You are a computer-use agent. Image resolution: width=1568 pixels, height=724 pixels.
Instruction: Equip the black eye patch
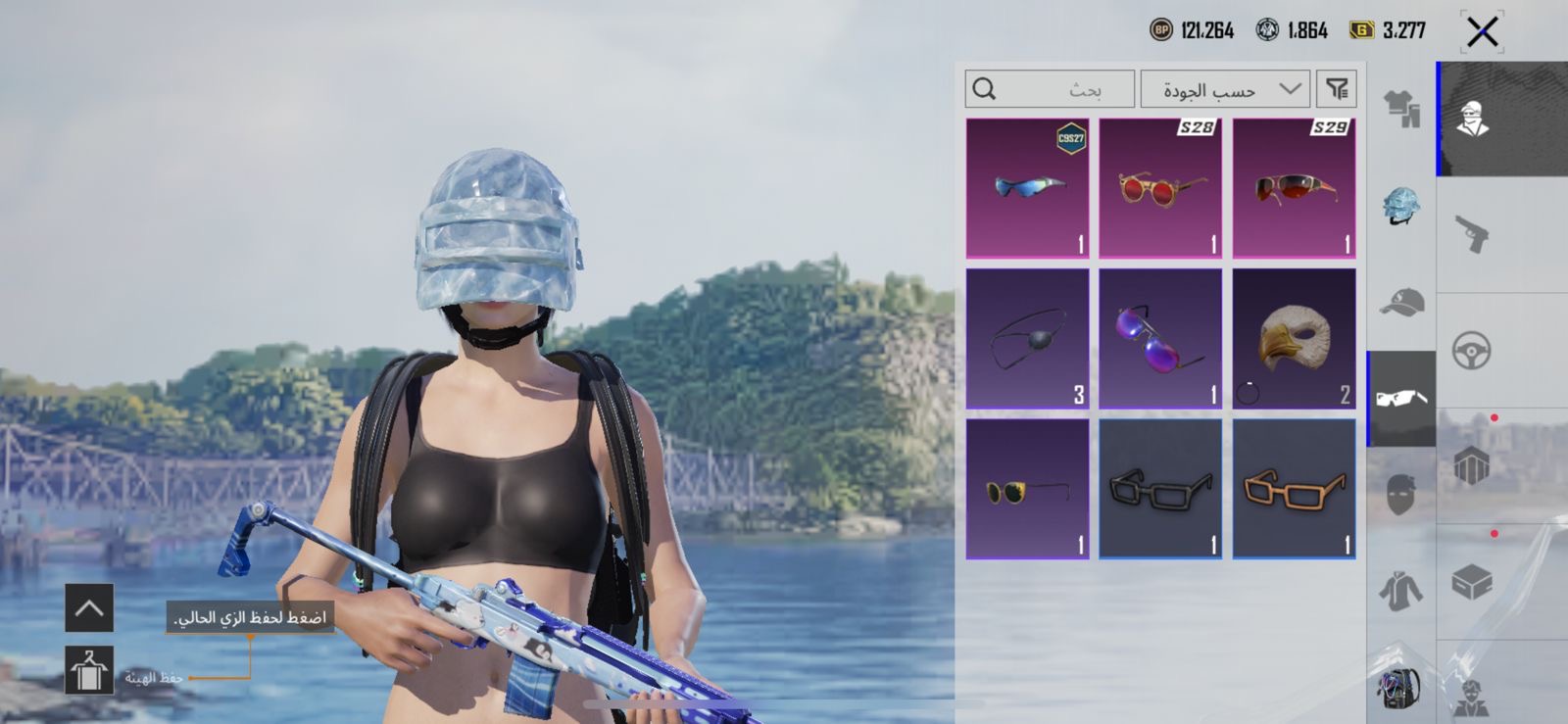(x=1027, y=339)
